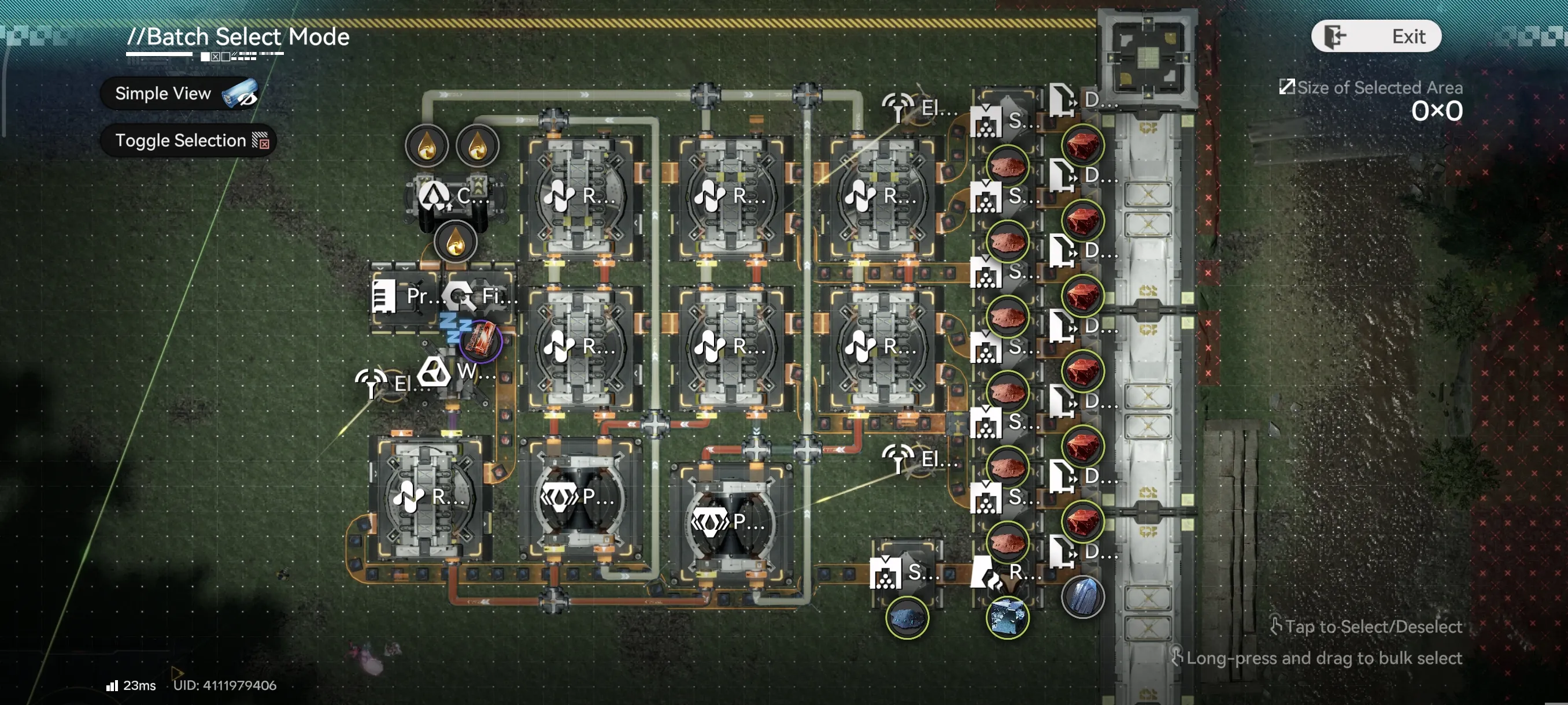
Task: Activate the Toggle Selection button
Action: pos(188,140)
